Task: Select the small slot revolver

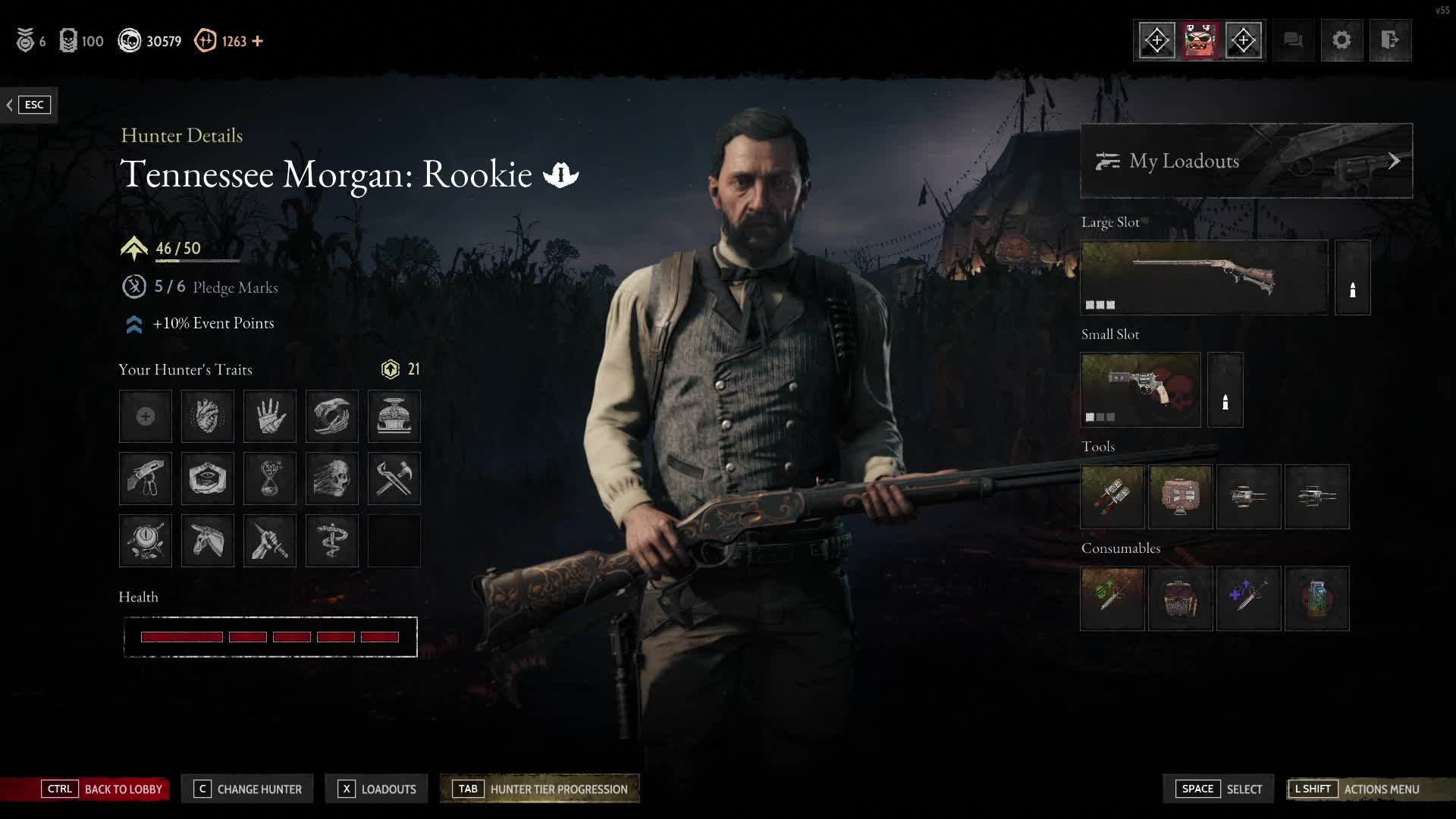Action: point(1140,390)
